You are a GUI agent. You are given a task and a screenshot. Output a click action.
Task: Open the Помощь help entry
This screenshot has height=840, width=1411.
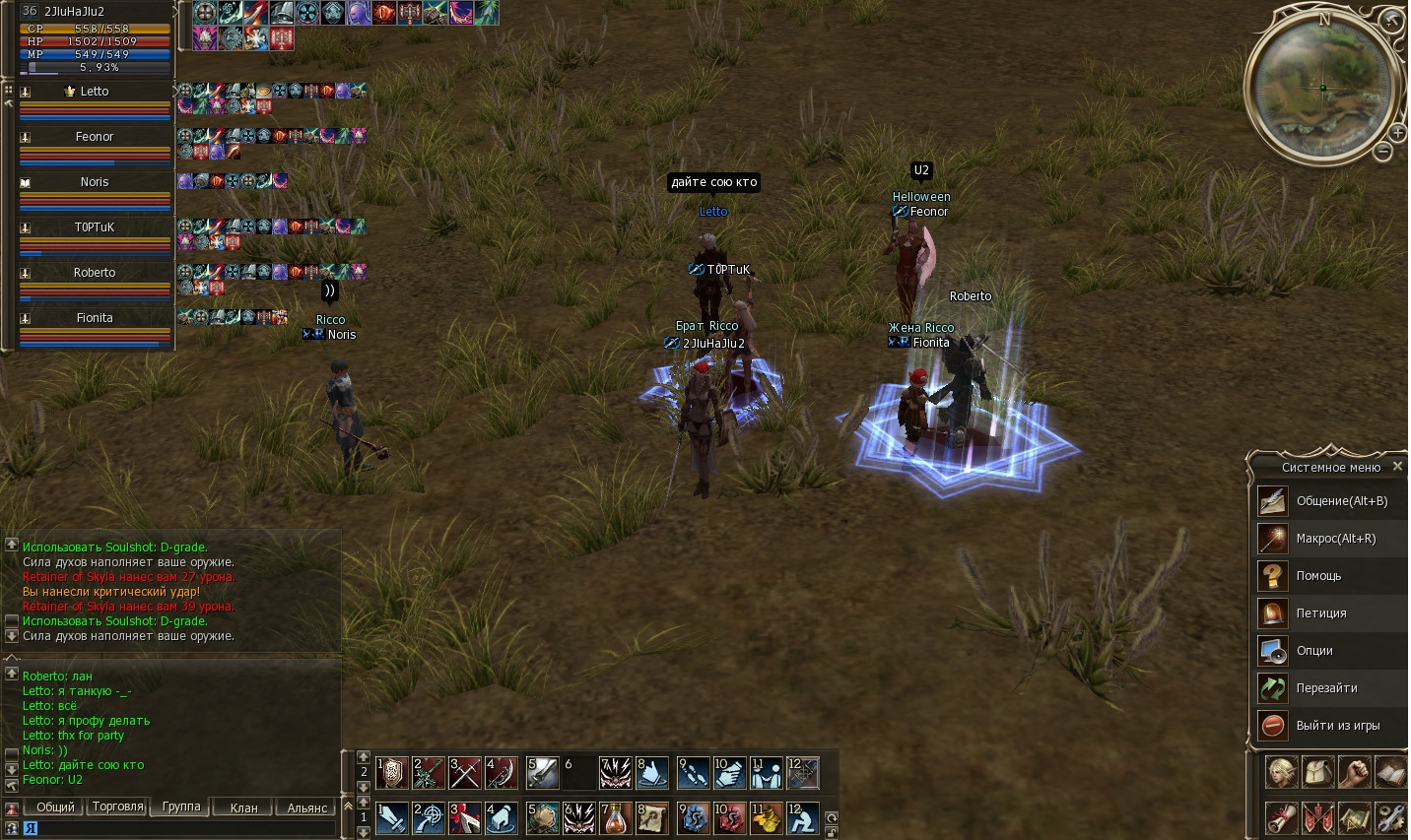click(x=1318, y=576)
